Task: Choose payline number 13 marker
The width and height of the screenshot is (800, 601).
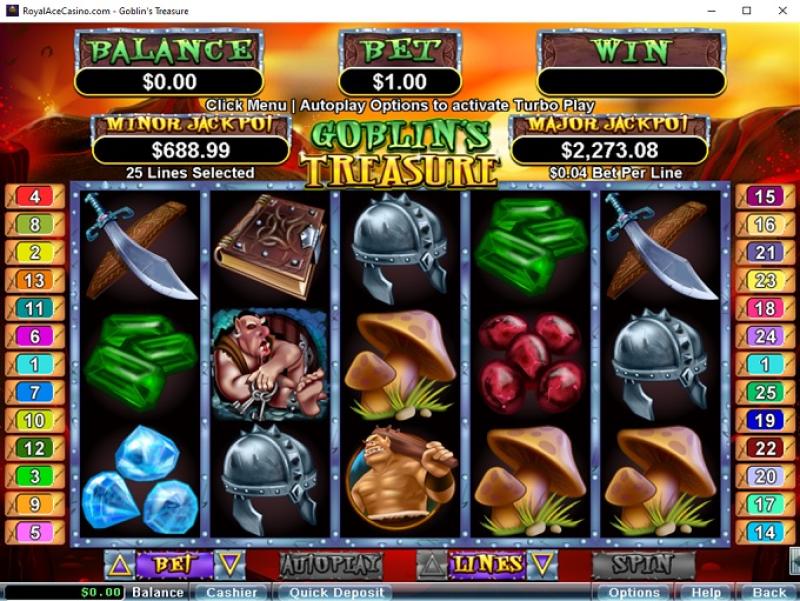Action: (x=35, y=281)
